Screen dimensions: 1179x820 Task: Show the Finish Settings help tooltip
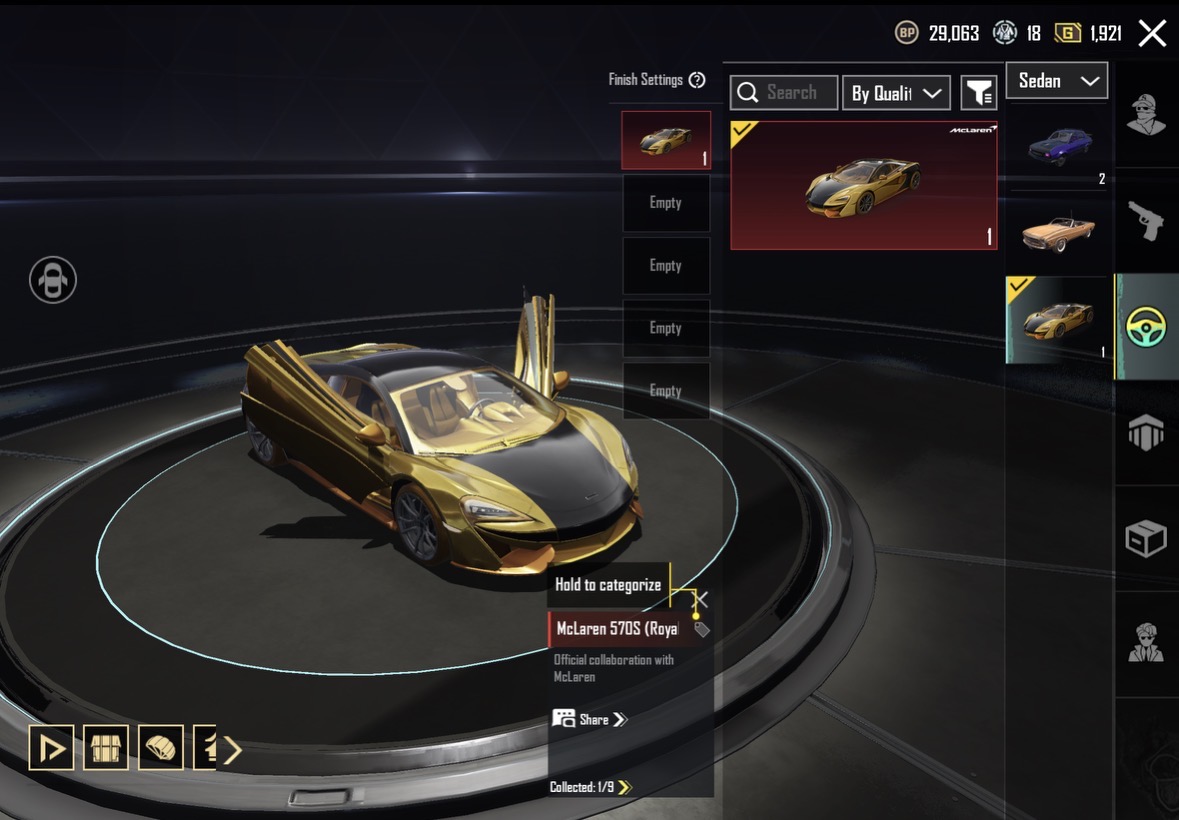click(x=697, y=80)
